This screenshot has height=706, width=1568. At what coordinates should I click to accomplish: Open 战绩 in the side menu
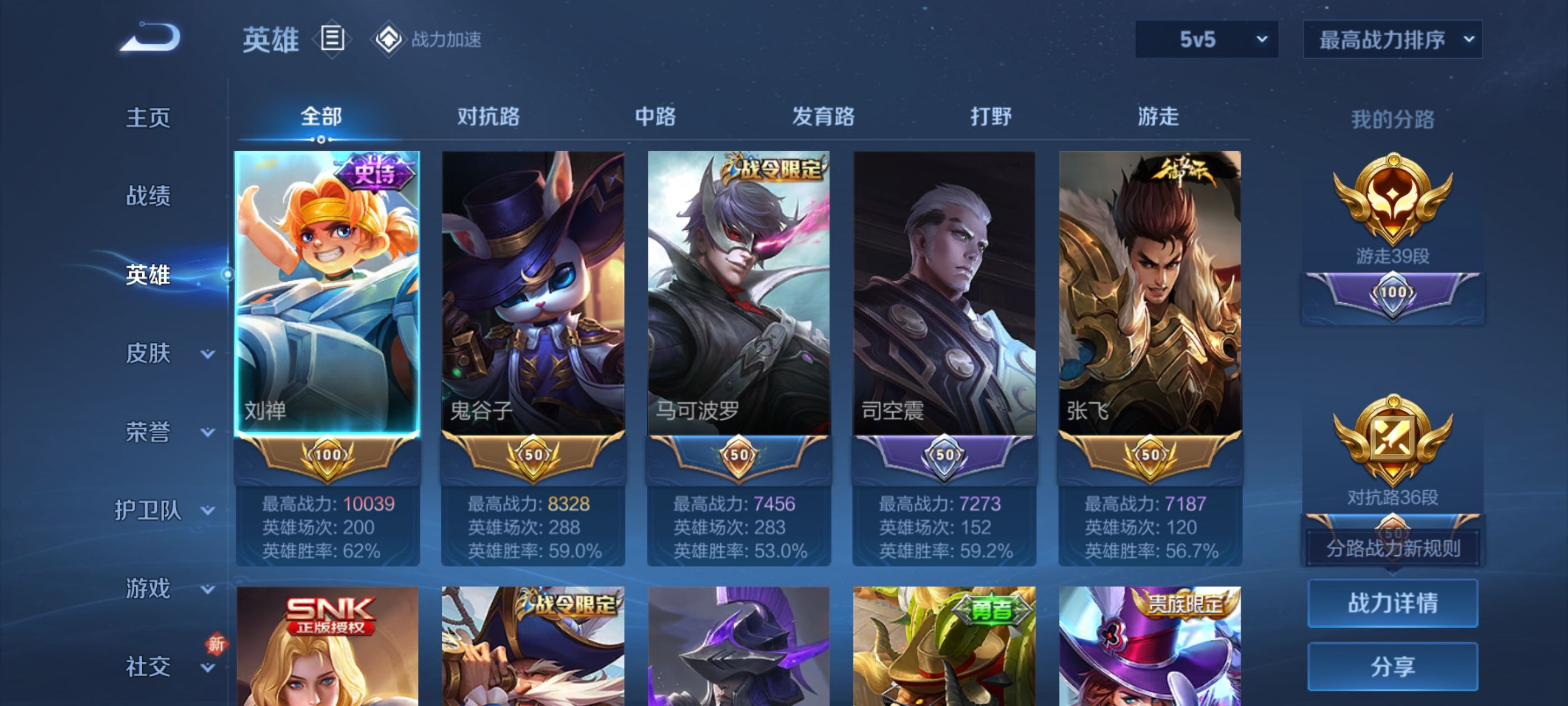click(x=148, y=196)
